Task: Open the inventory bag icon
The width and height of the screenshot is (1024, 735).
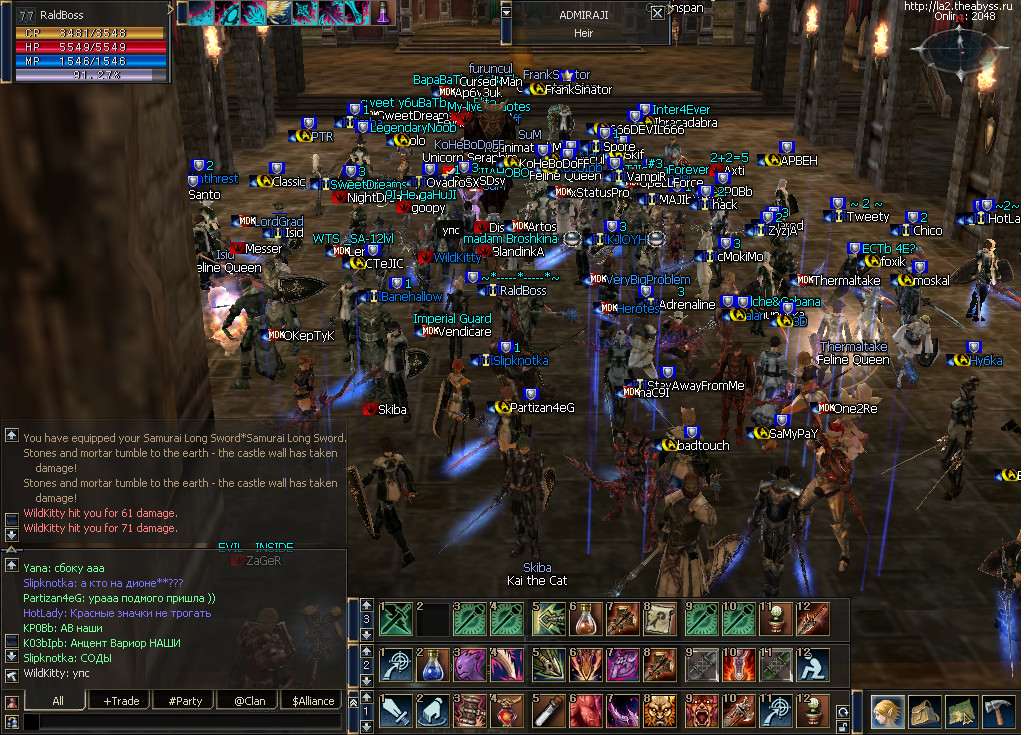Action: coord(925,712)
